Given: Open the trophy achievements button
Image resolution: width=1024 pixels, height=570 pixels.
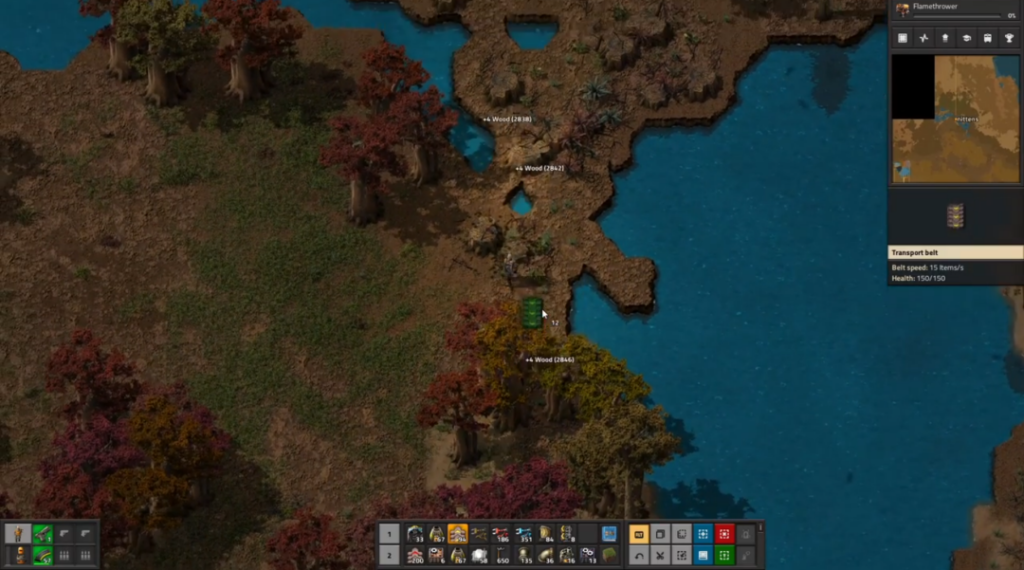Looking at the screenshot, I should [x=1010, y=38].
